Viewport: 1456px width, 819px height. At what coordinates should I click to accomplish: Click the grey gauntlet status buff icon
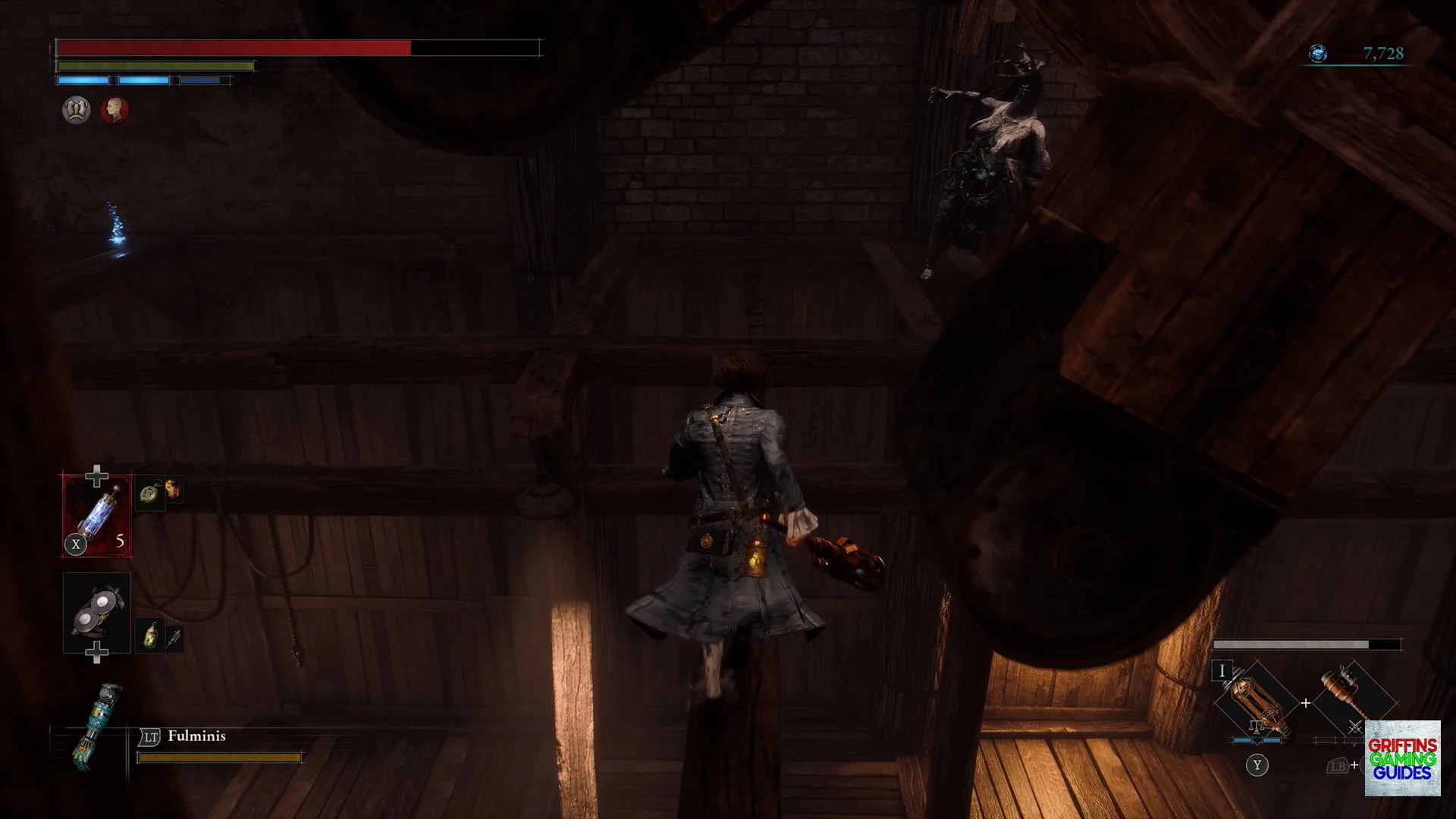[x=76, y=111]
